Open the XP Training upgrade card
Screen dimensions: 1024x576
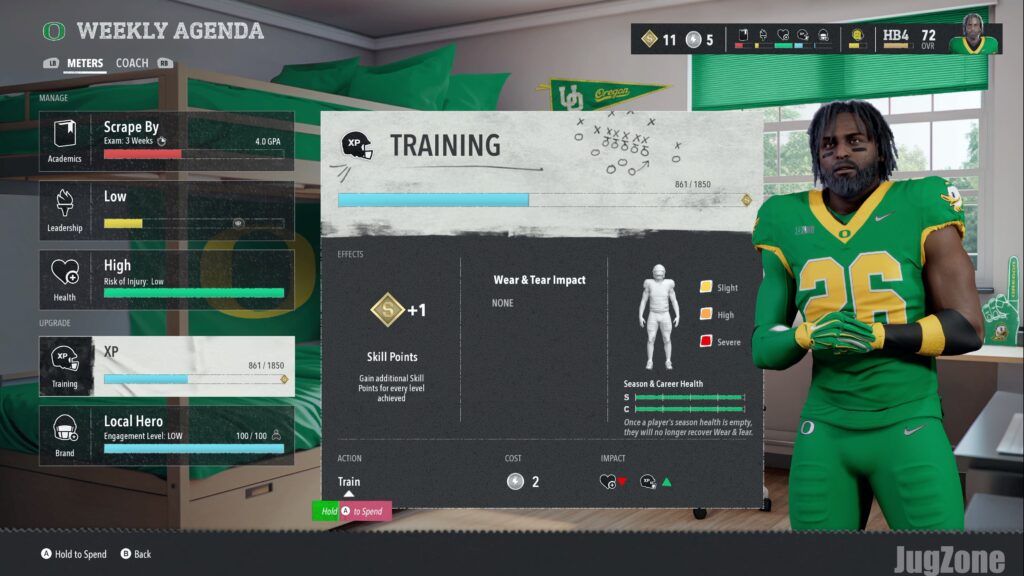coord(166,366)
